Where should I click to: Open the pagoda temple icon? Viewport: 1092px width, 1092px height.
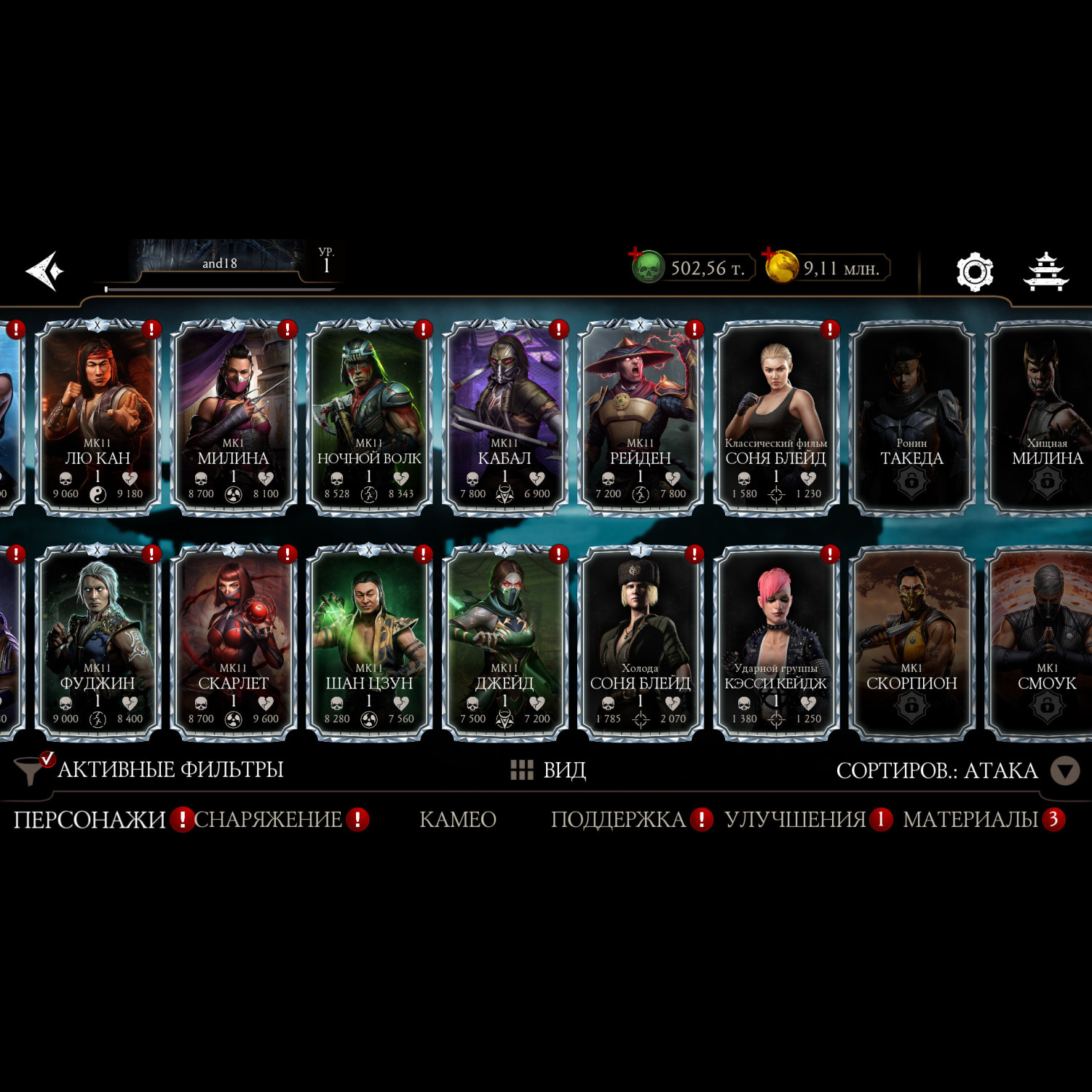coord(1045,272)
